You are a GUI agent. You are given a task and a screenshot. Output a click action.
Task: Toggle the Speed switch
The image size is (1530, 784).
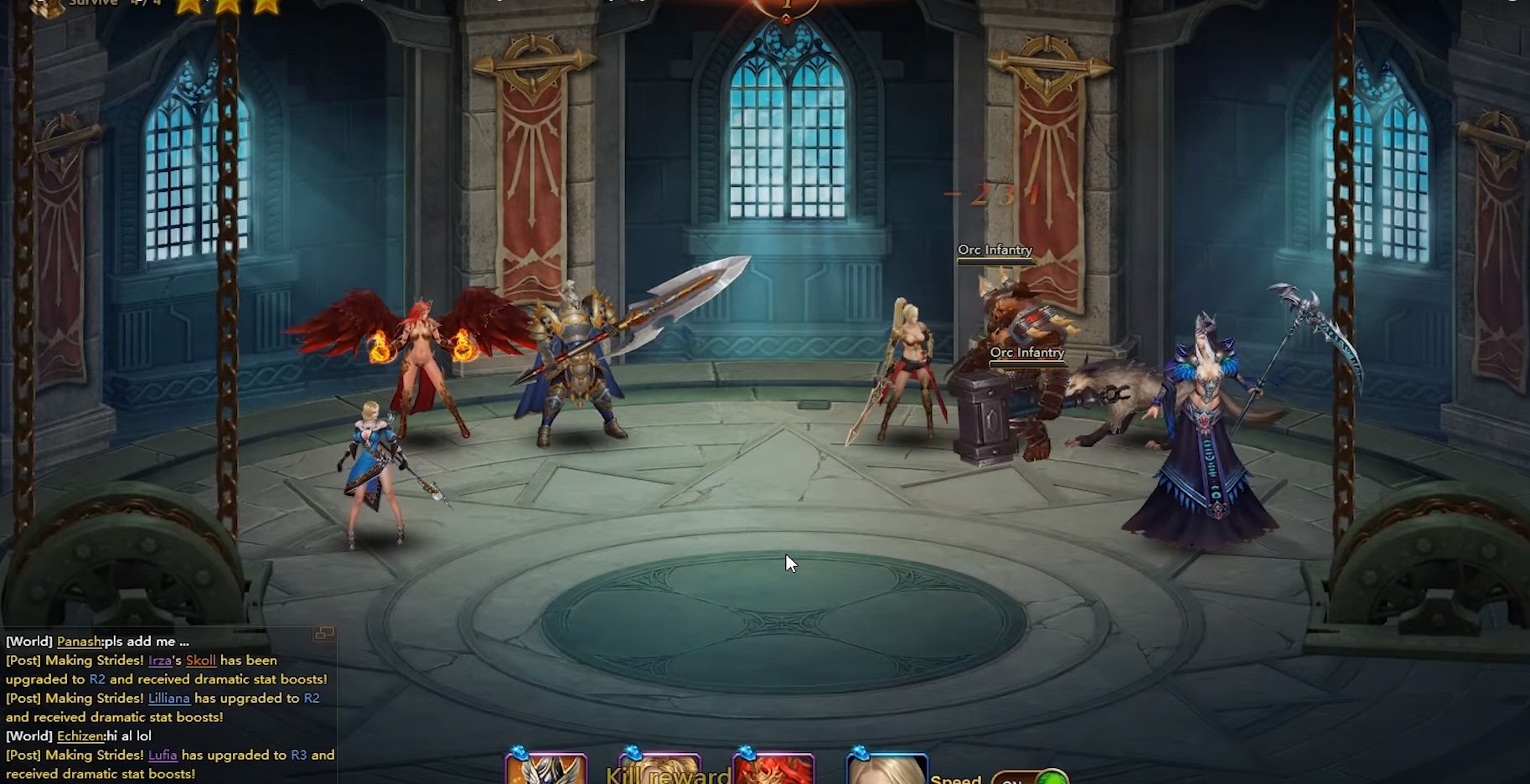pos(1030,778)
